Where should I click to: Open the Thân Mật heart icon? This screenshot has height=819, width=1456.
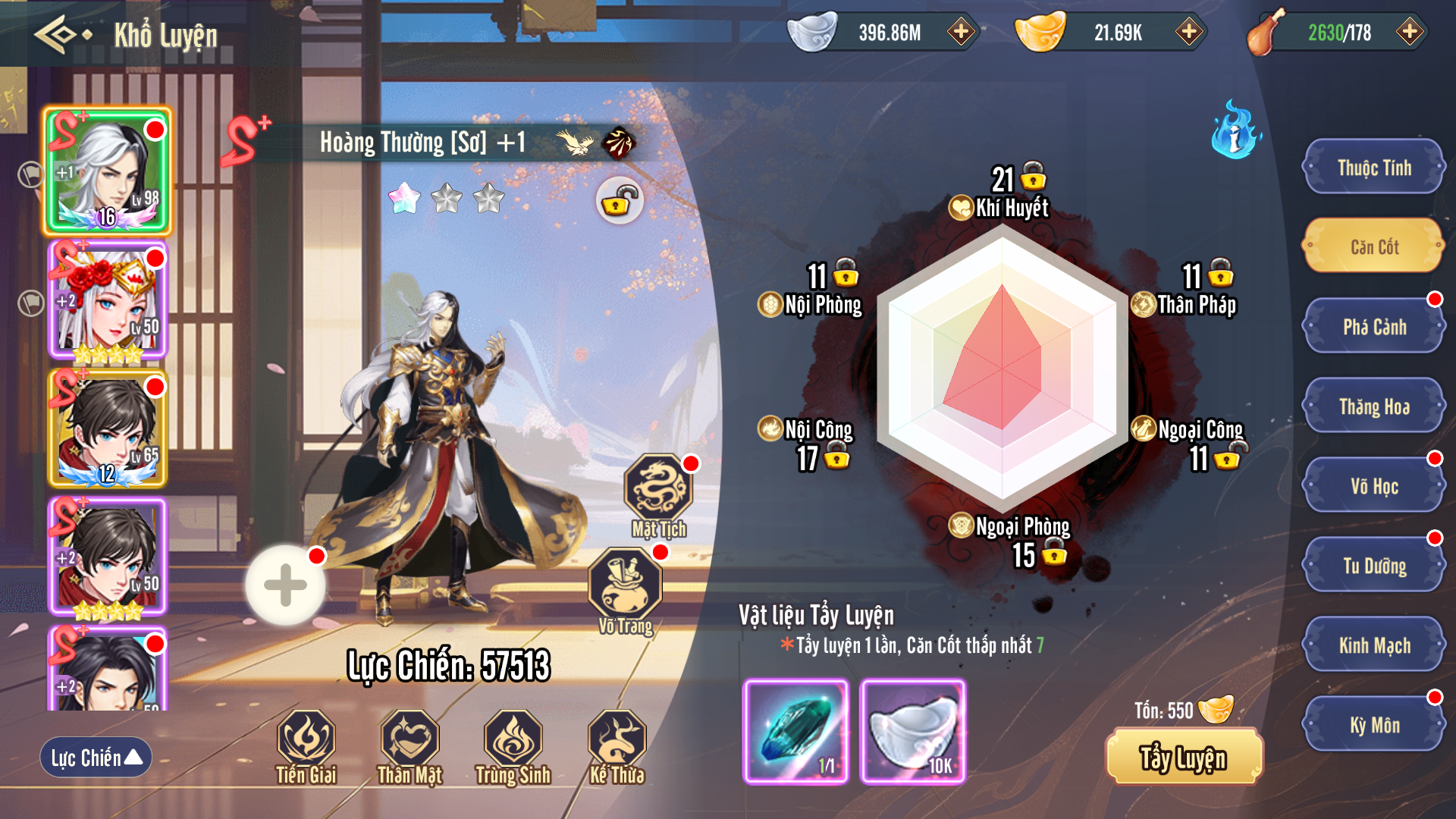[409, 739]
